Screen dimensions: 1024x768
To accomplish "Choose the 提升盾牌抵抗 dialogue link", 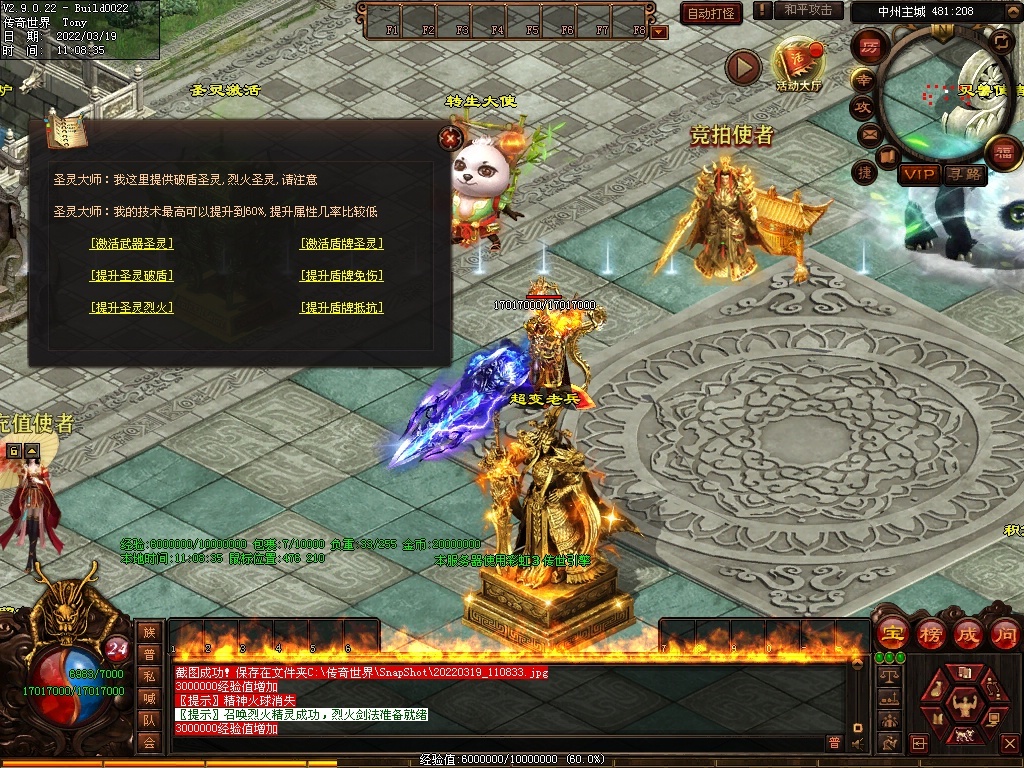I will point(342,307).
